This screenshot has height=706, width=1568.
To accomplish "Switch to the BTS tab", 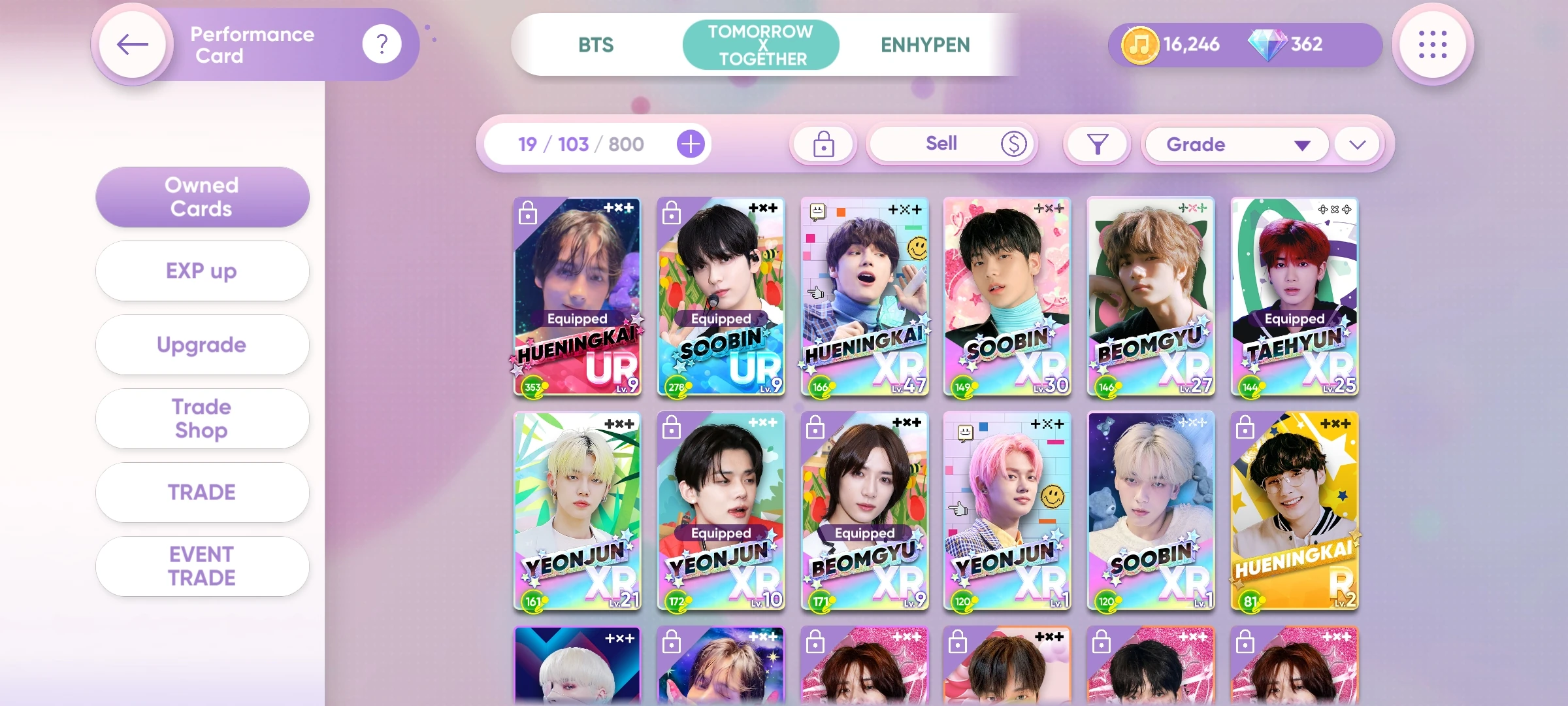I will click(595, 44).
